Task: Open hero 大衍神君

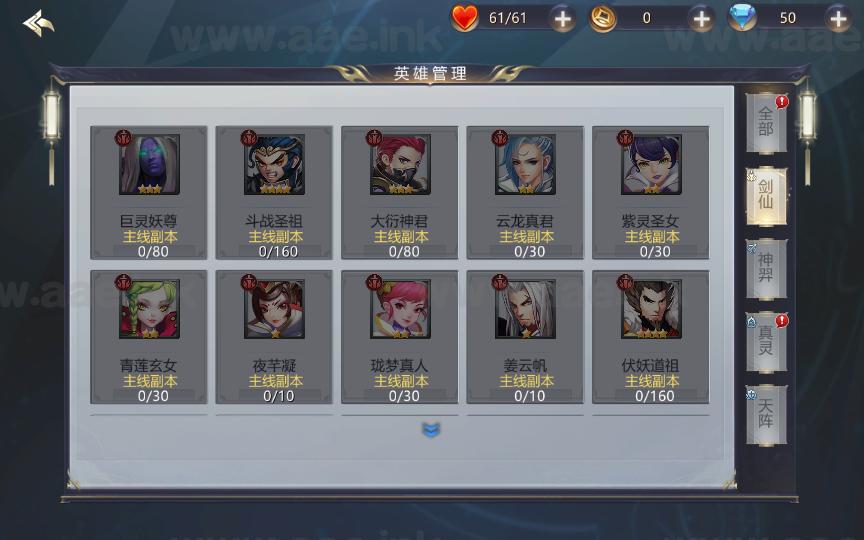Action: pos(400,192)
